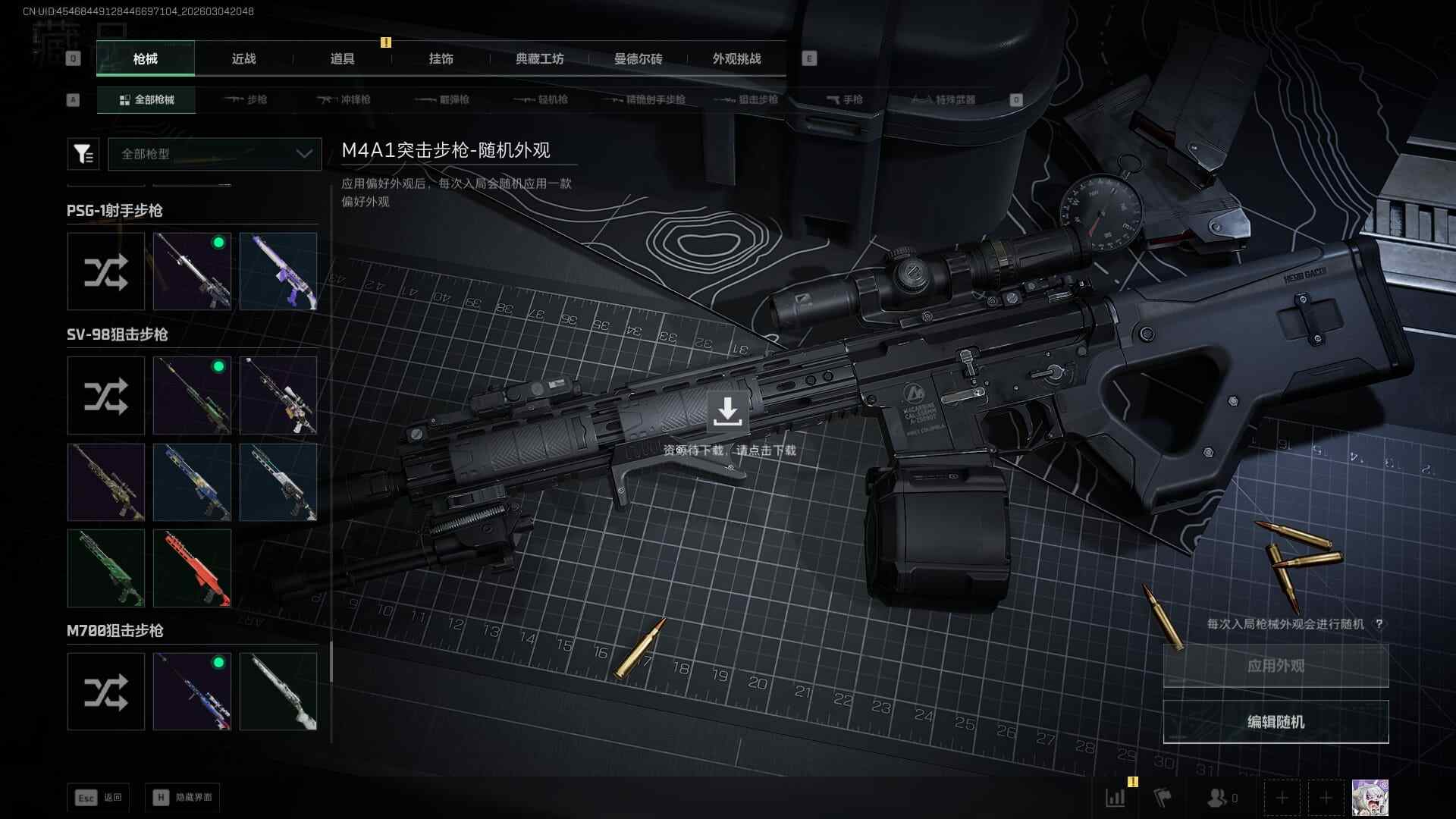1456x819 pixels.
Task: Apply the skin with 应用外观
Action: pyautogui.click(x=1276, y=666)
